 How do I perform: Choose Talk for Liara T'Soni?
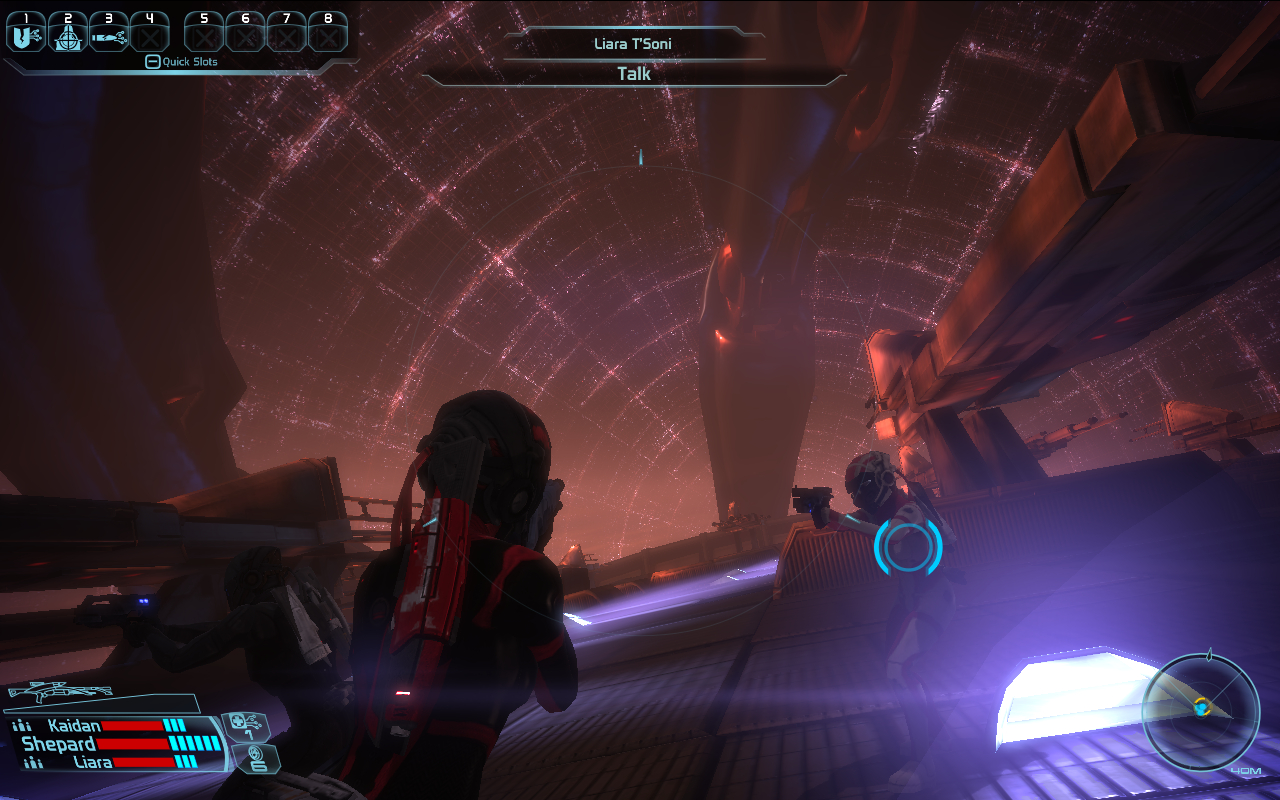point(634,74)
